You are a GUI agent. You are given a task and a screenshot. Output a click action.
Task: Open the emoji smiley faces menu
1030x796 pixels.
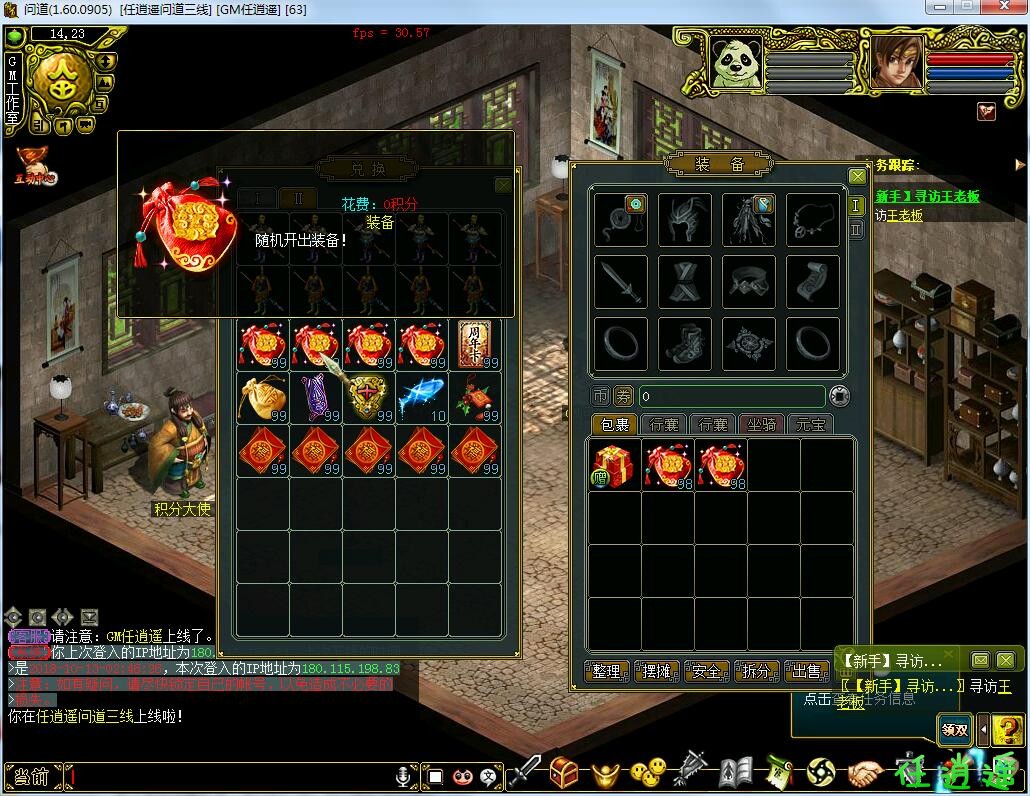(648, 772)
